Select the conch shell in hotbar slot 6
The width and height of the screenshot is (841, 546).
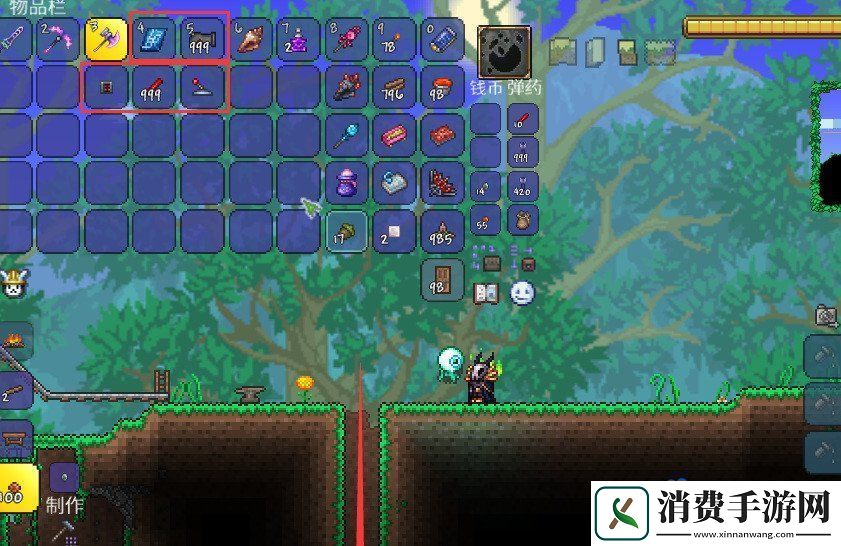[251, 39]
